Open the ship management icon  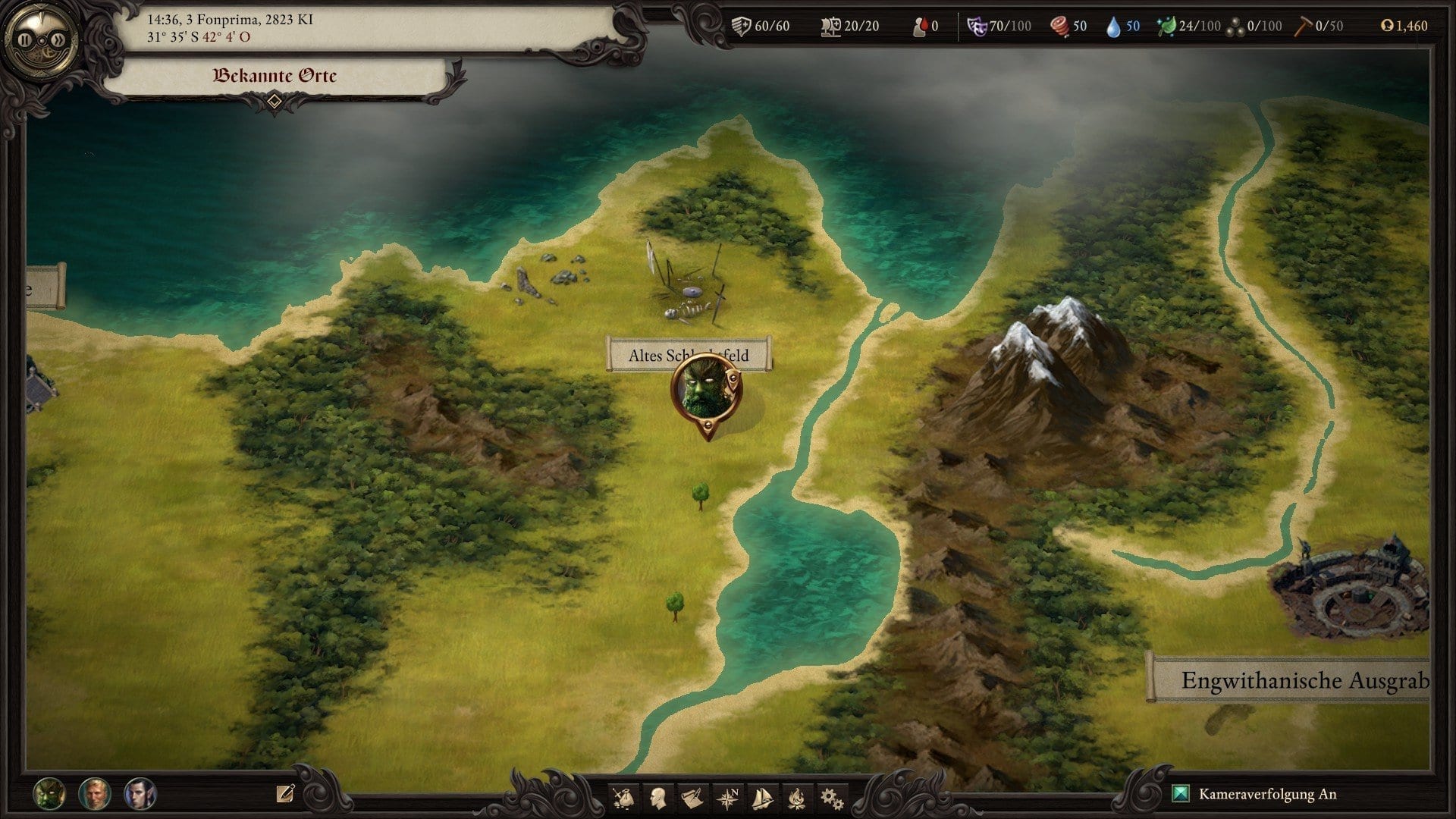[762, 798]
